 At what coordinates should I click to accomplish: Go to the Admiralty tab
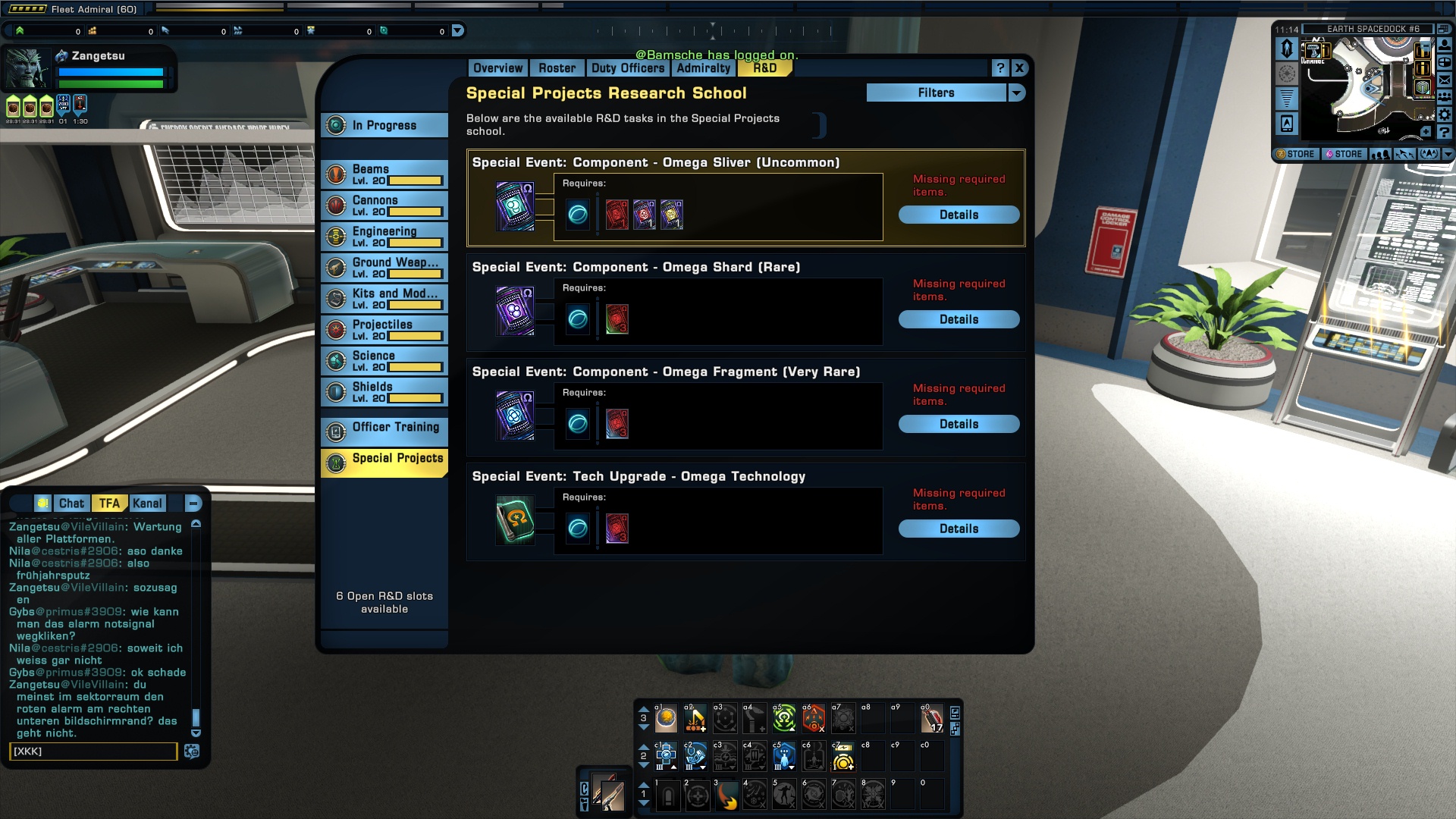(703, 68)
